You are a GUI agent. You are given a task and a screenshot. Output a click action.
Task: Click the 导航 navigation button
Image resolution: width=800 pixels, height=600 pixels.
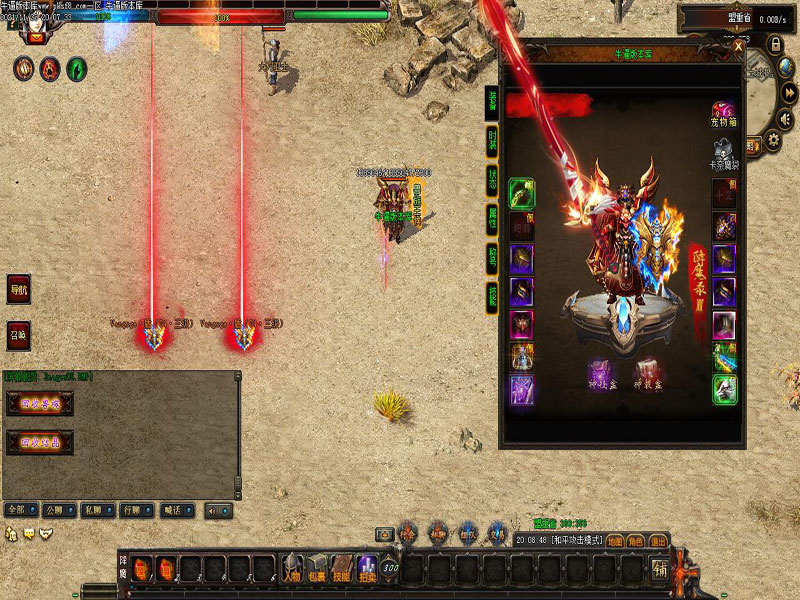[19, 289]
